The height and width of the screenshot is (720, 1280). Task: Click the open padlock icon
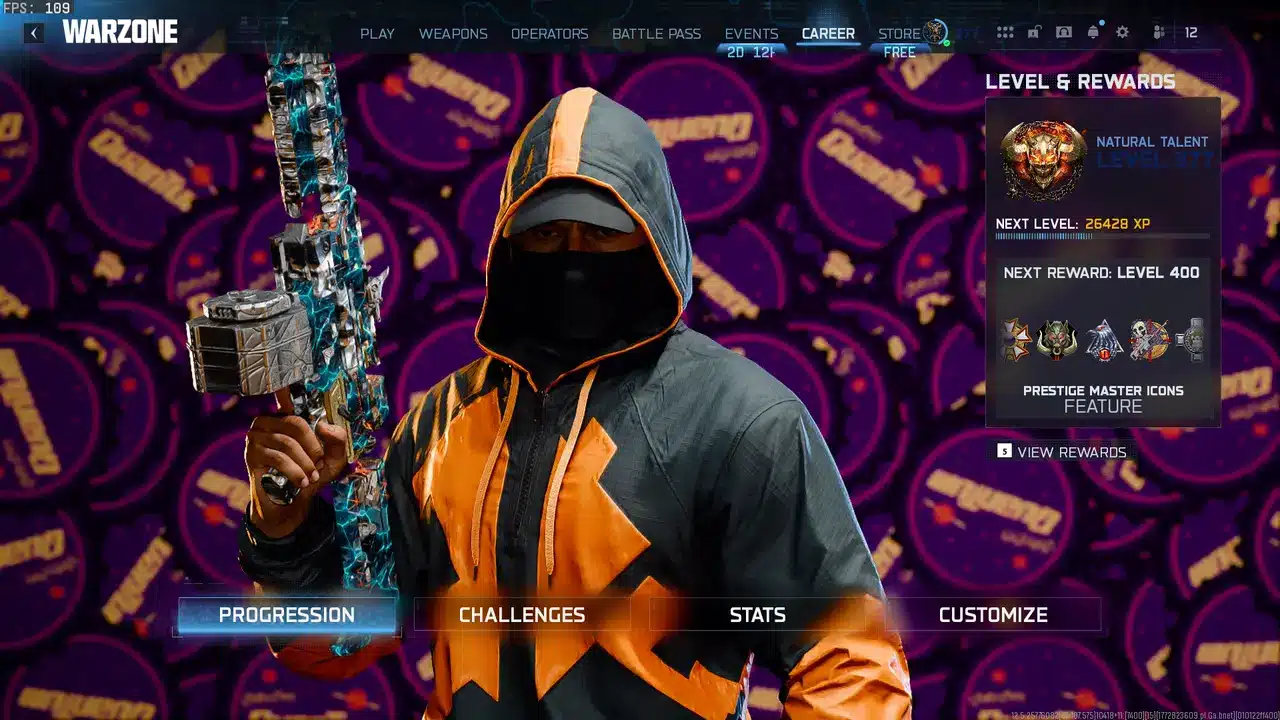1034,33
